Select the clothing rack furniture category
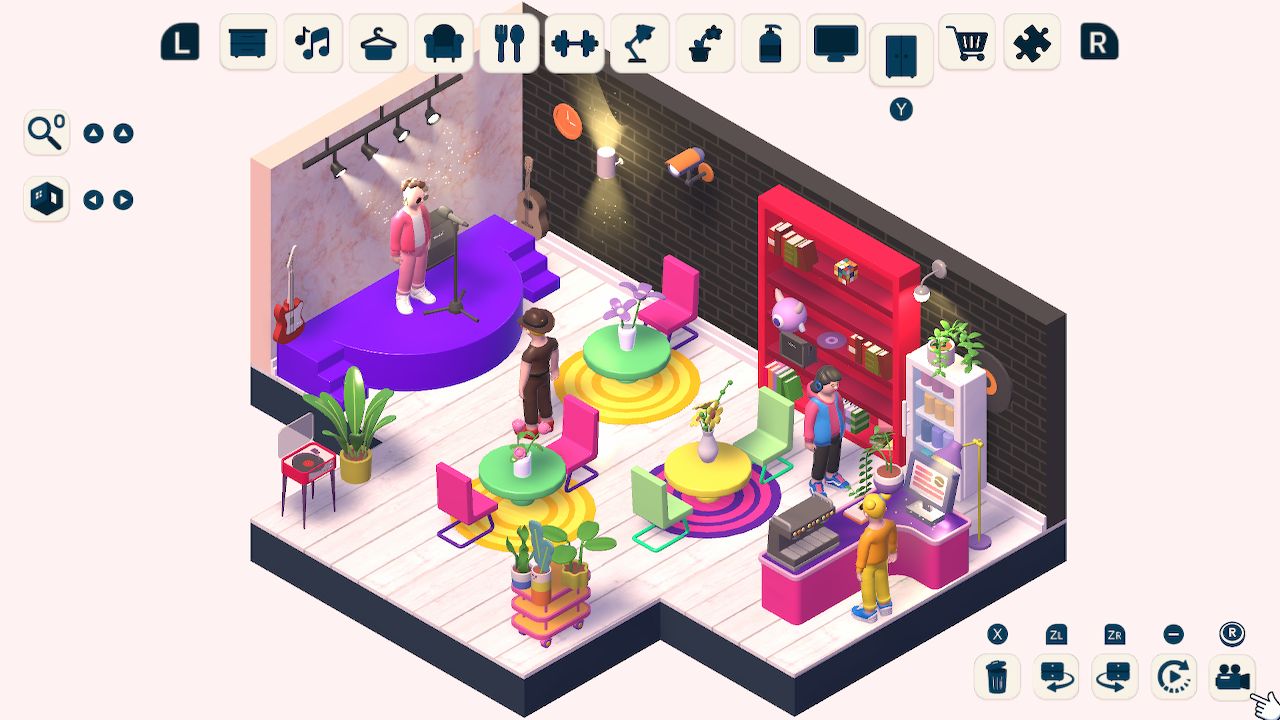This screenshot has height=720, width=1280. pyautogui.click(x=377, y=44)
